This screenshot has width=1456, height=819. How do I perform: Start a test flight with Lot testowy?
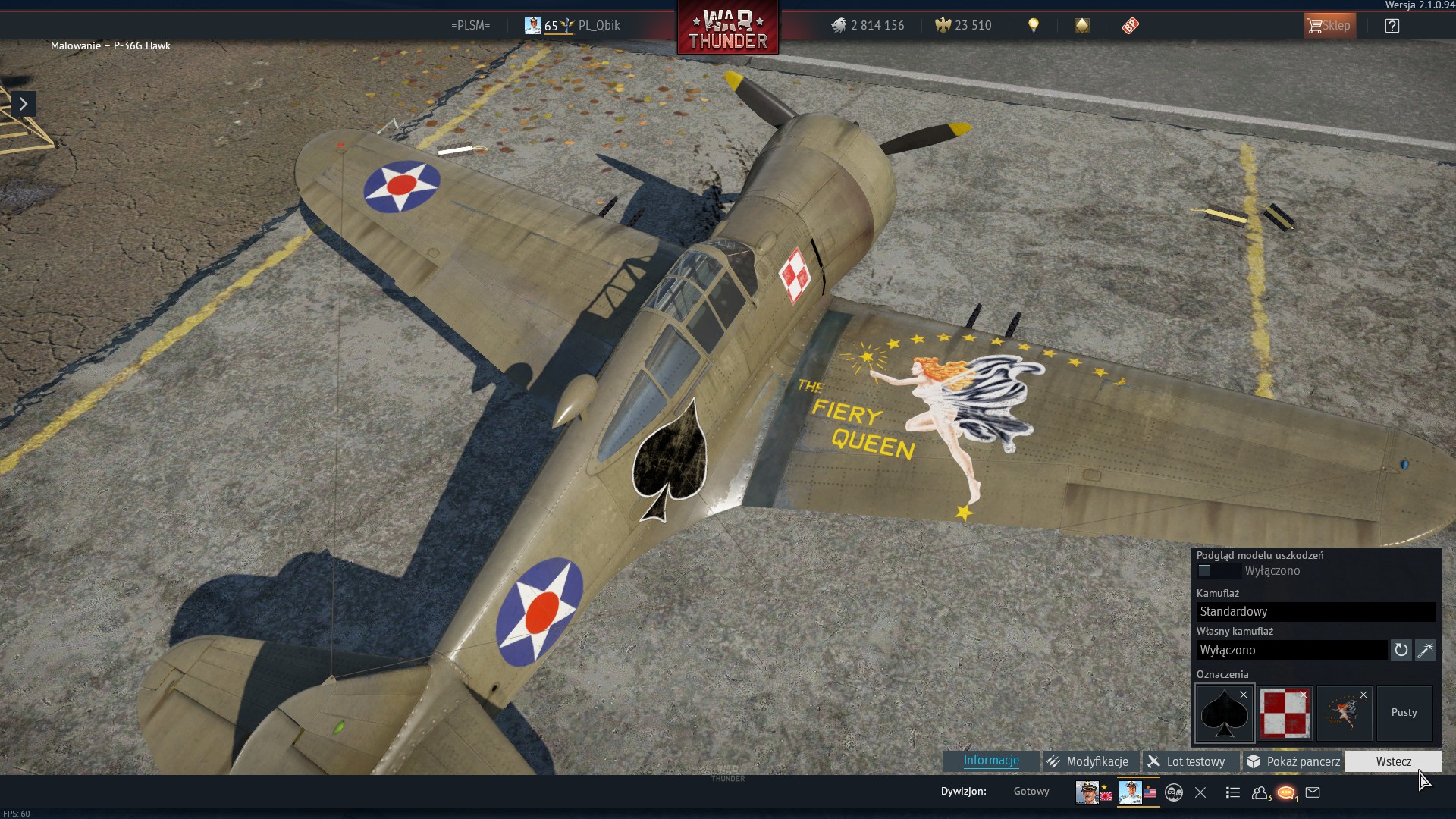point(1186,761)
